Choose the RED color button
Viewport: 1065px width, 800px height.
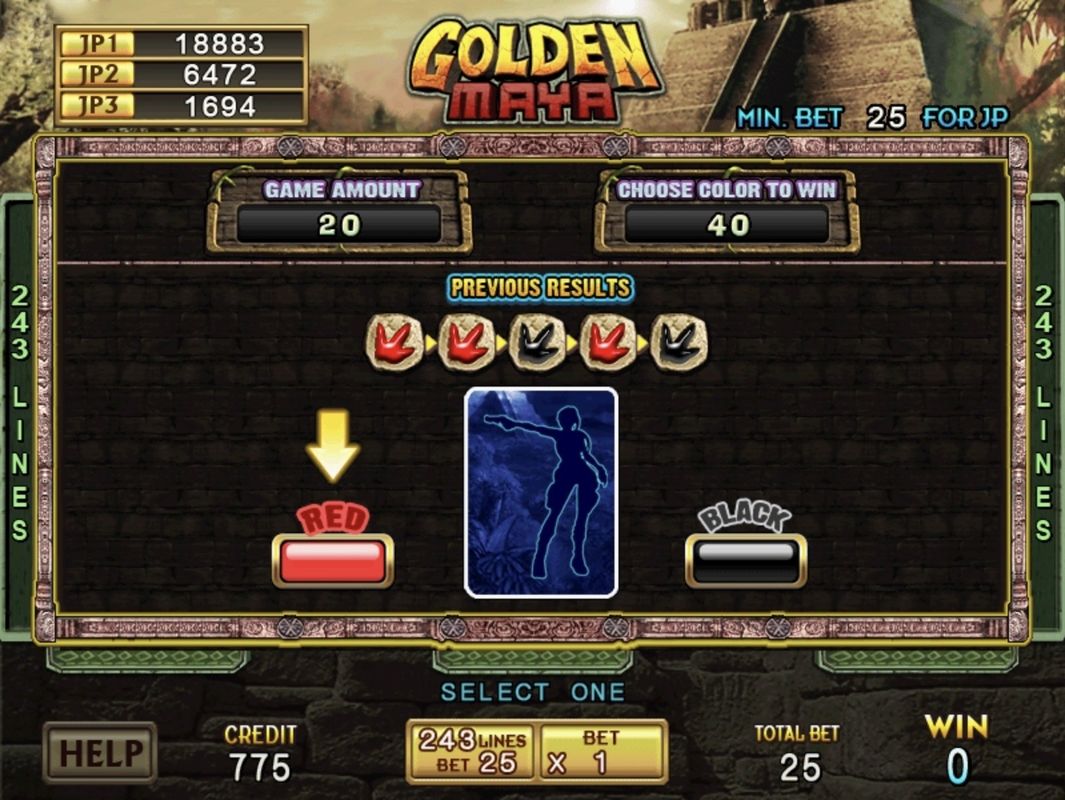pos(332,560)
